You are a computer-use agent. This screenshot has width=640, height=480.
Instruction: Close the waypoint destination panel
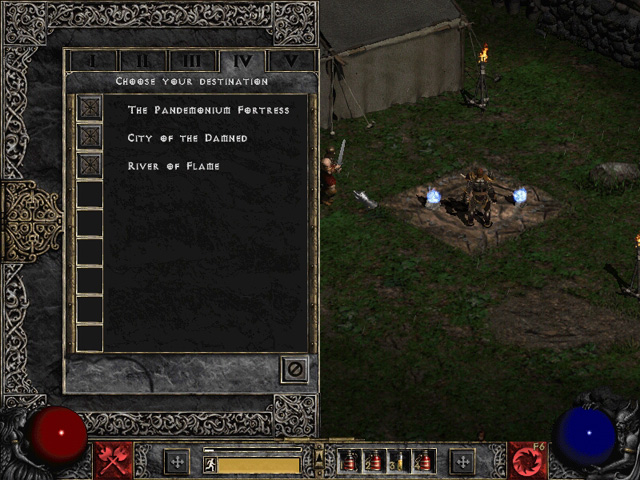click(x=295, y=369)
